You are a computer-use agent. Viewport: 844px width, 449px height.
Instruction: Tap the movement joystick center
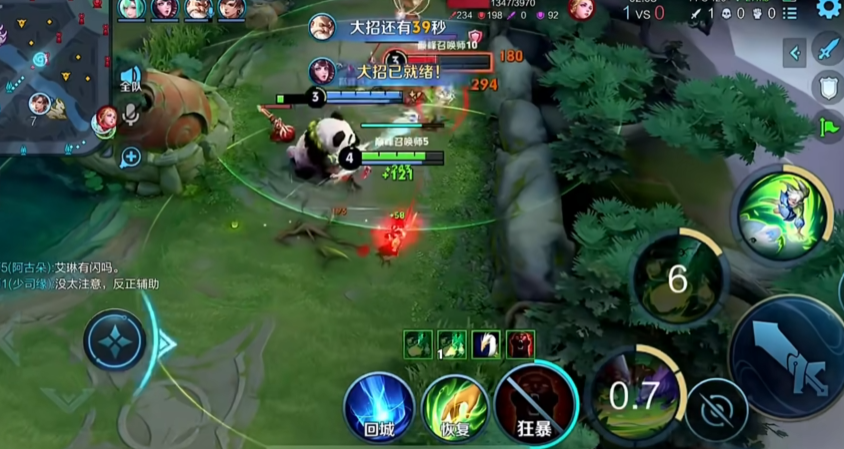116,341
